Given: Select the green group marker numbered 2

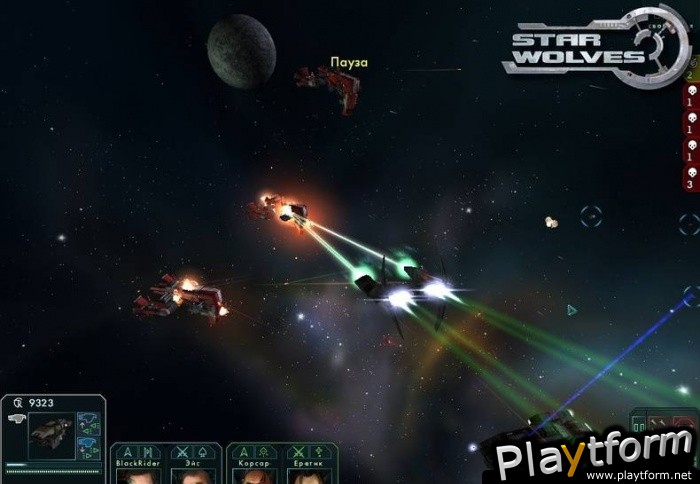Looking at the screenshot, I should pos(690,74).
